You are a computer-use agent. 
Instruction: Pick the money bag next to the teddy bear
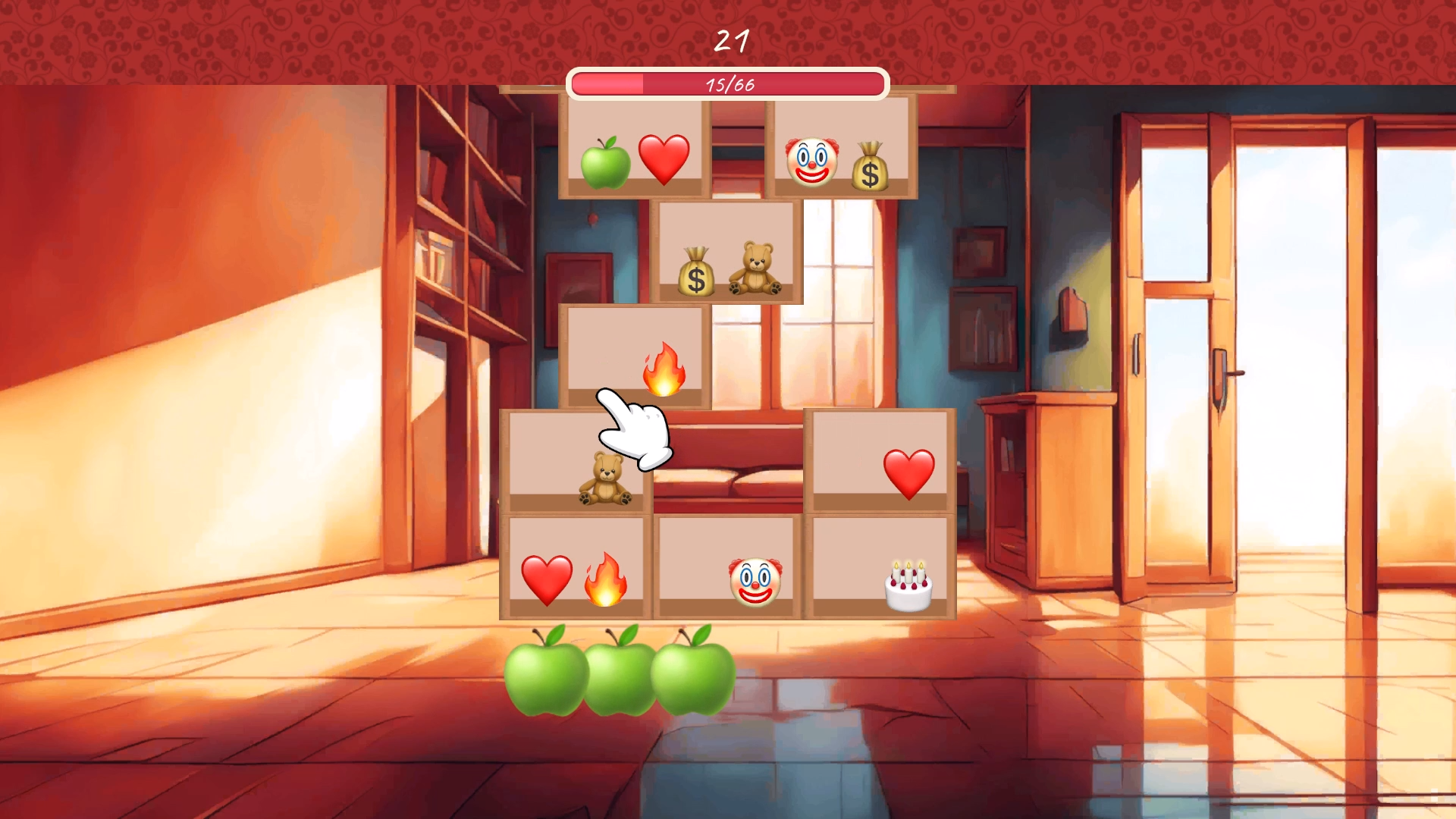click(x=695, y=271)
